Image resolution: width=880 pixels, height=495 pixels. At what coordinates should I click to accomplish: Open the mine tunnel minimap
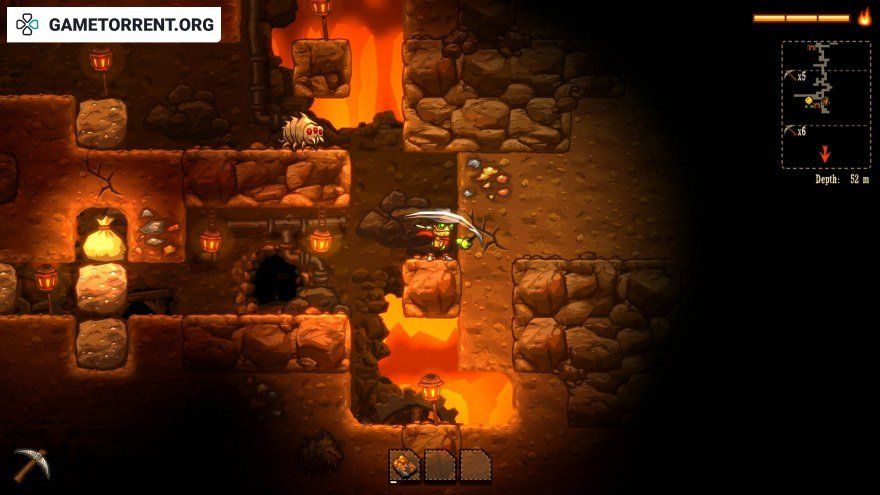tap(825, 104)
